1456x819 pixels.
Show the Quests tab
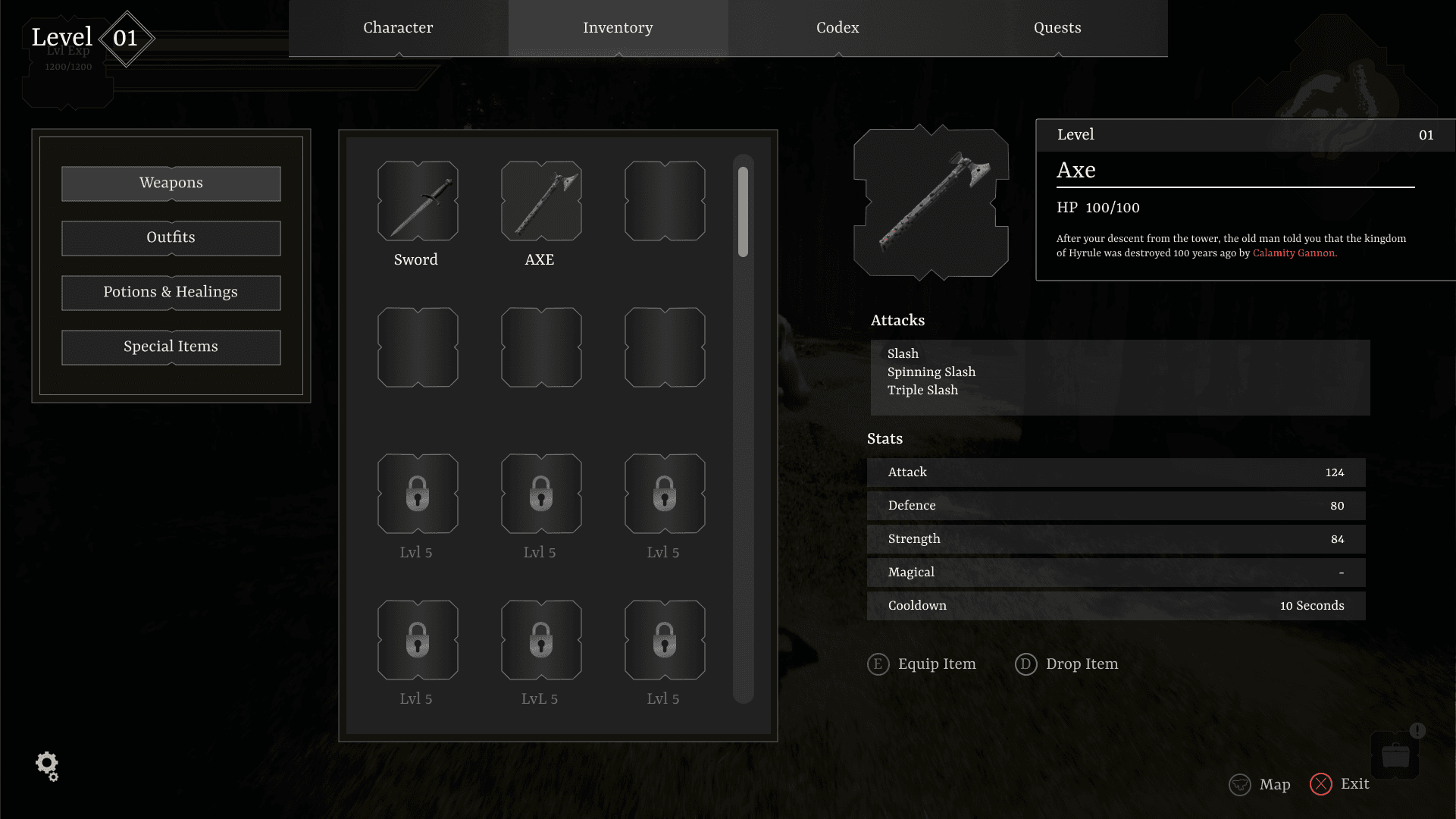[x=1057, y=28]
